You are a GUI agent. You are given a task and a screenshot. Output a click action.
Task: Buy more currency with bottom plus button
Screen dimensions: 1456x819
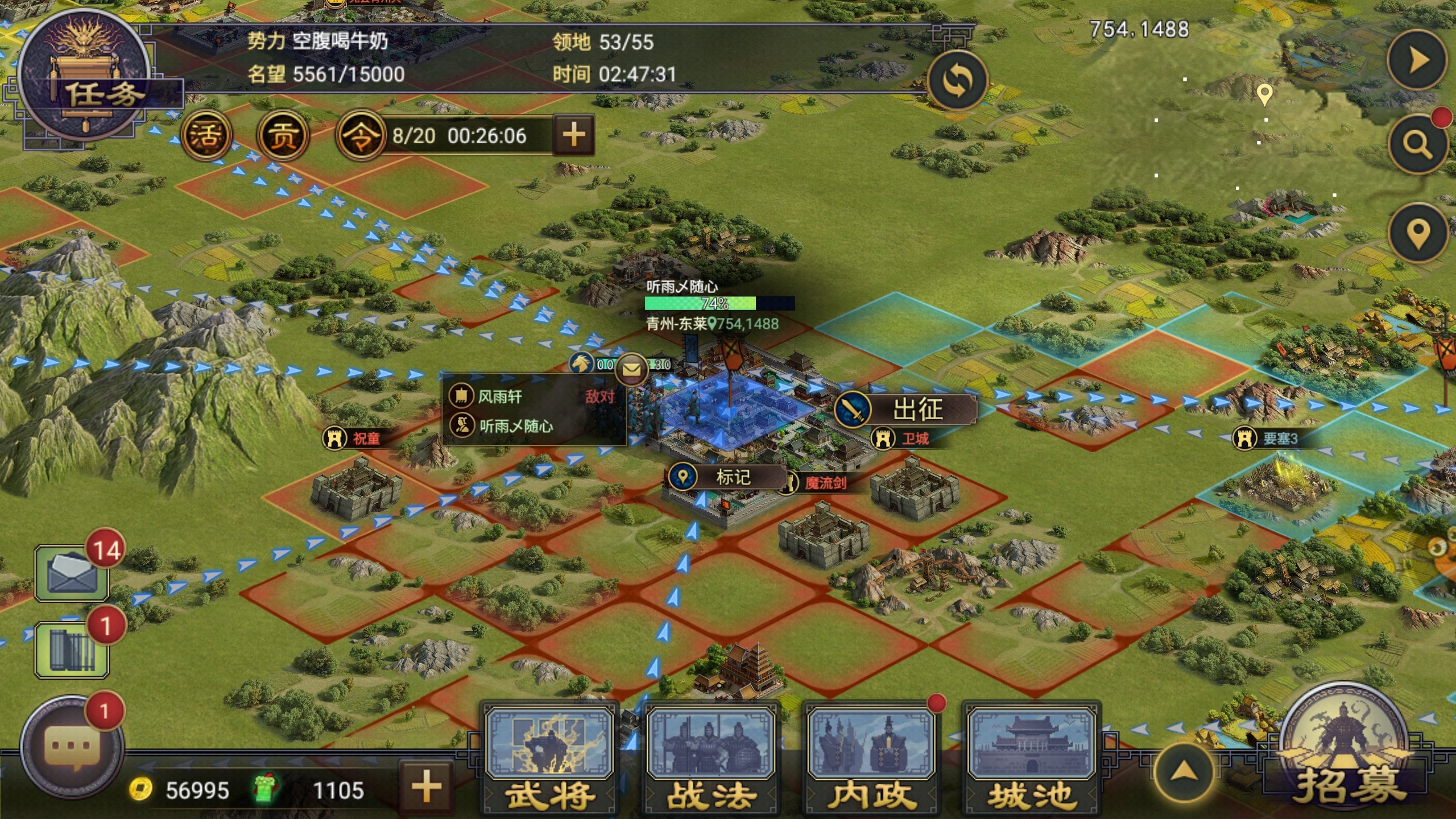coord(427,788)
